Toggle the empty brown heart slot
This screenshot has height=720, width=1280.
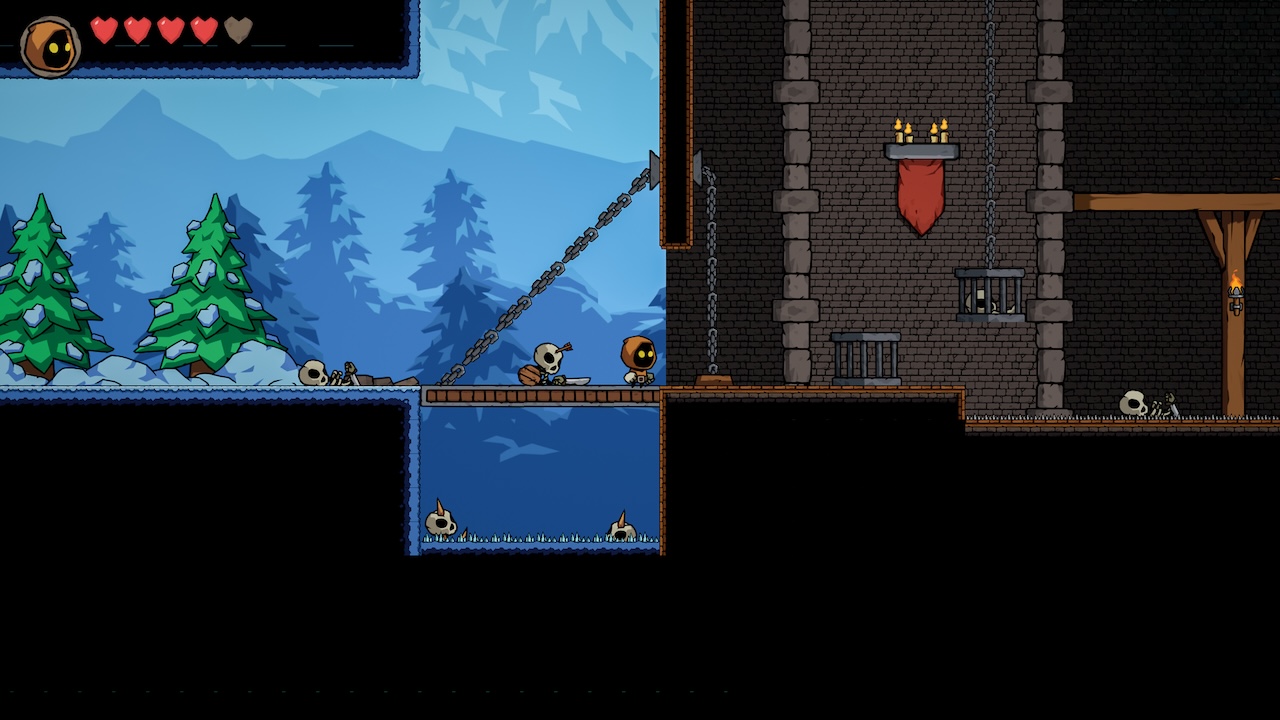coord(240,30)
